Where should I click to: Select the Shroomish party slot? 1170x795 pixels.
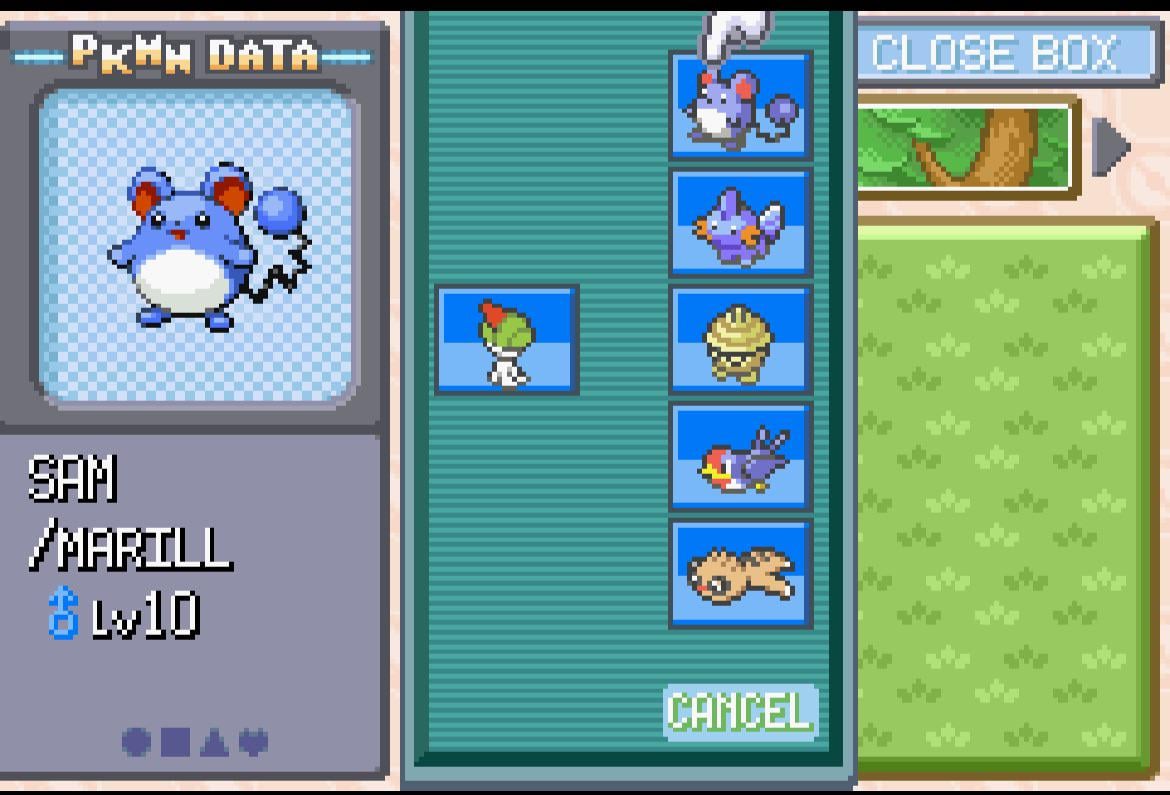[740, 339]
